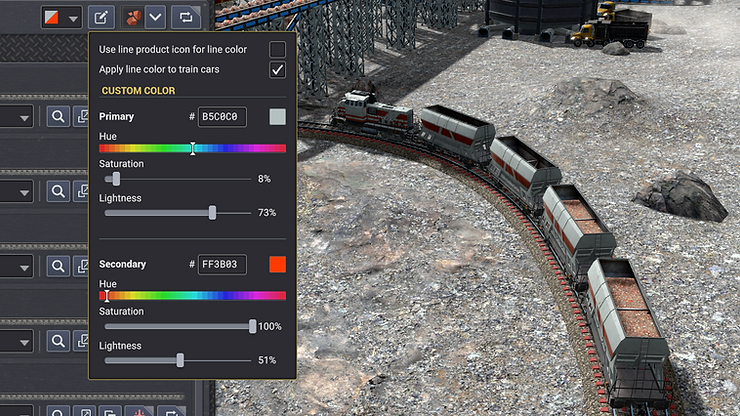Open the line color dropdown

[x=62, y=17]
